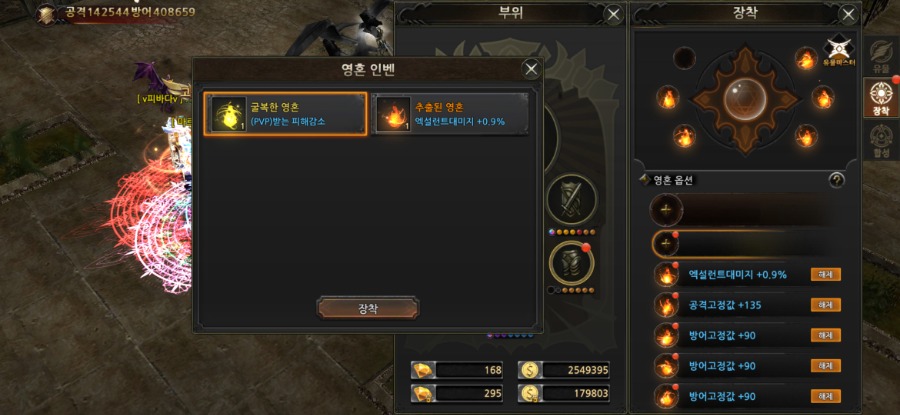Screen dimensions: 900x415
Task: Select the 굴복한 영혼 soul item
Action: point(285,114)
